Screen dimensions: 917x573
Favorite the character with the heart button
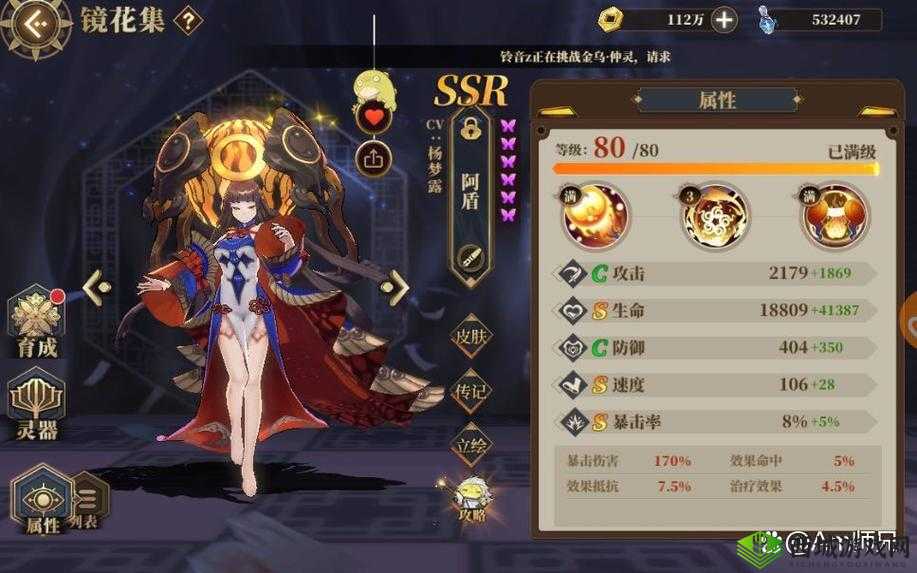click(372, 117)
